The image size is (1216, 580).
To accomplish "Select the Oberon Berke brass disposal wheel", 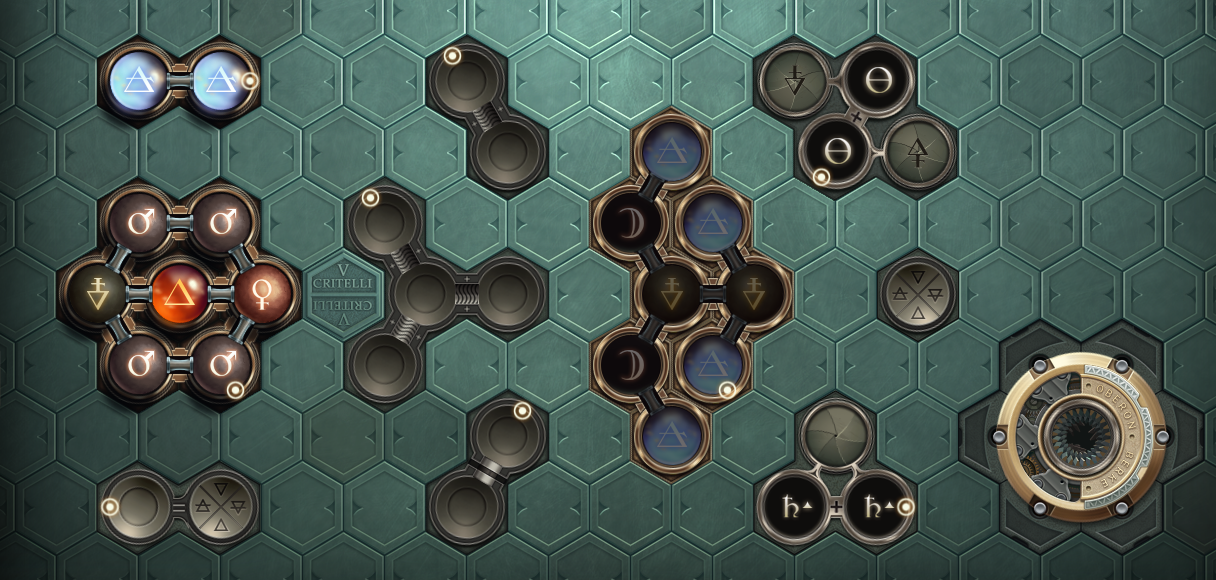I will point(1080,436).
